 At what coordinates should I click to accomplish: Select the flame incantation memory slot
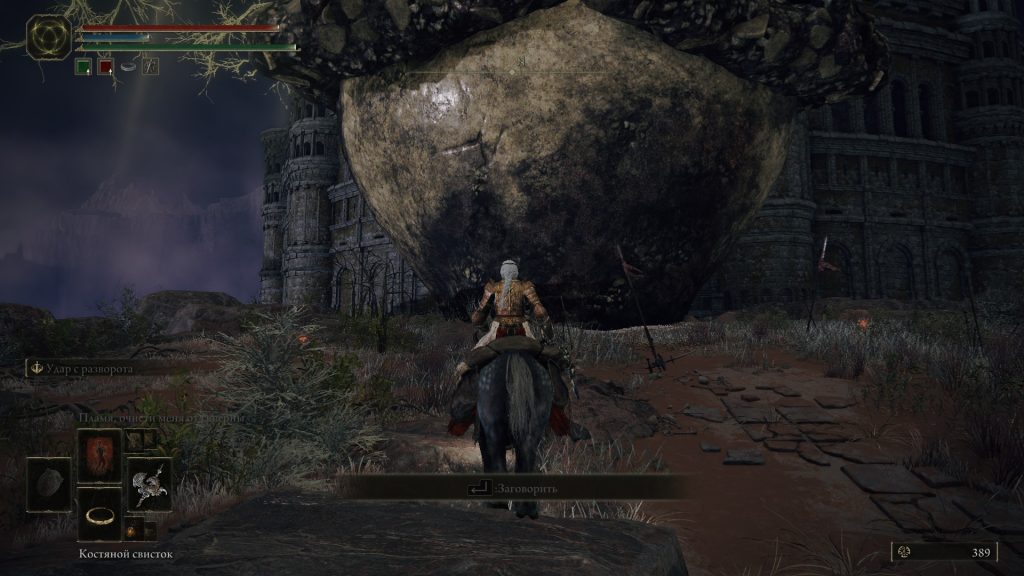tap(100, 456)
